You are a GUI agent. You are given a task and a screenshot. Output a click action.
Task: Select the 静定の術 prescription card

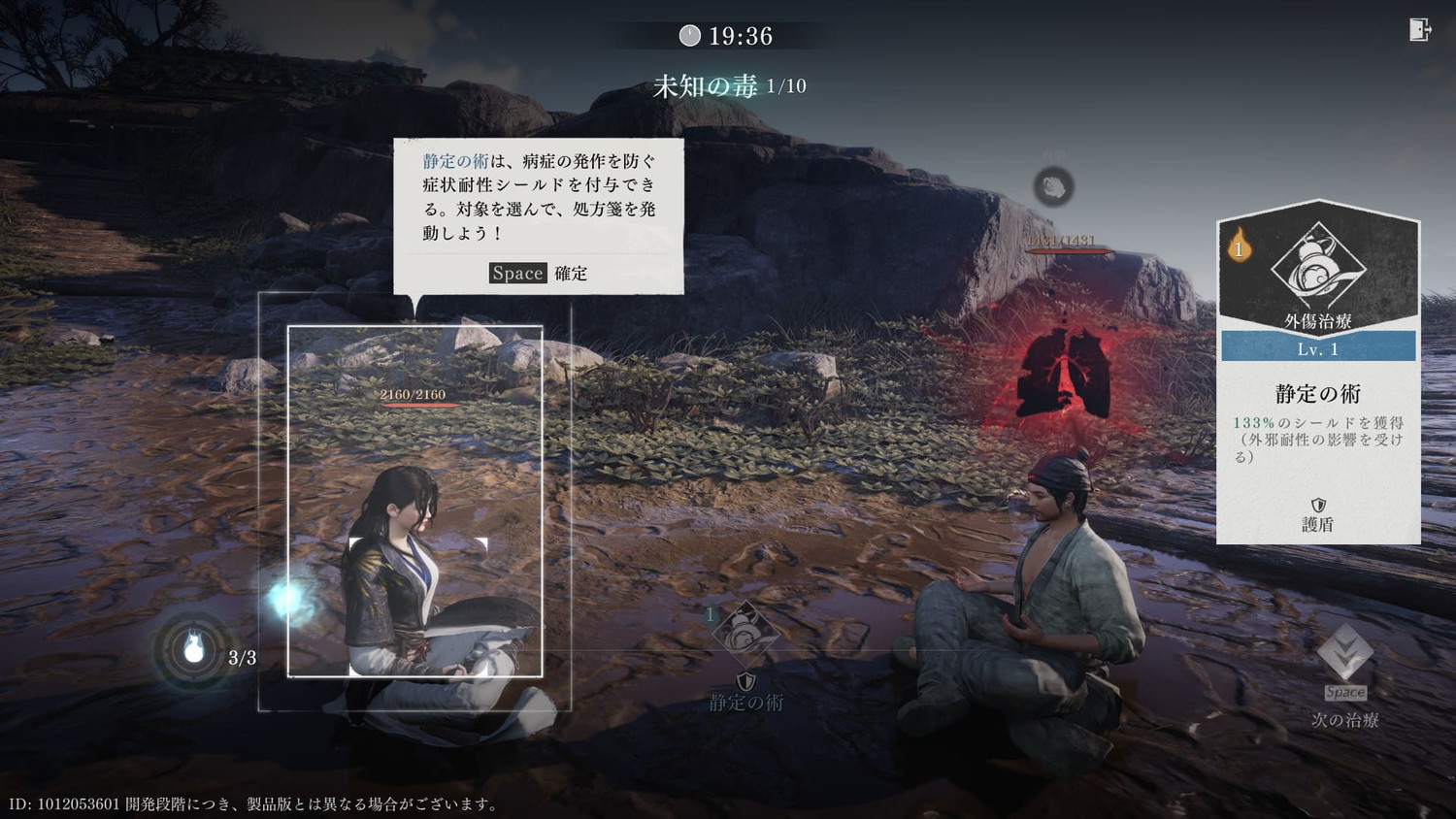[x=1318, y=372]
